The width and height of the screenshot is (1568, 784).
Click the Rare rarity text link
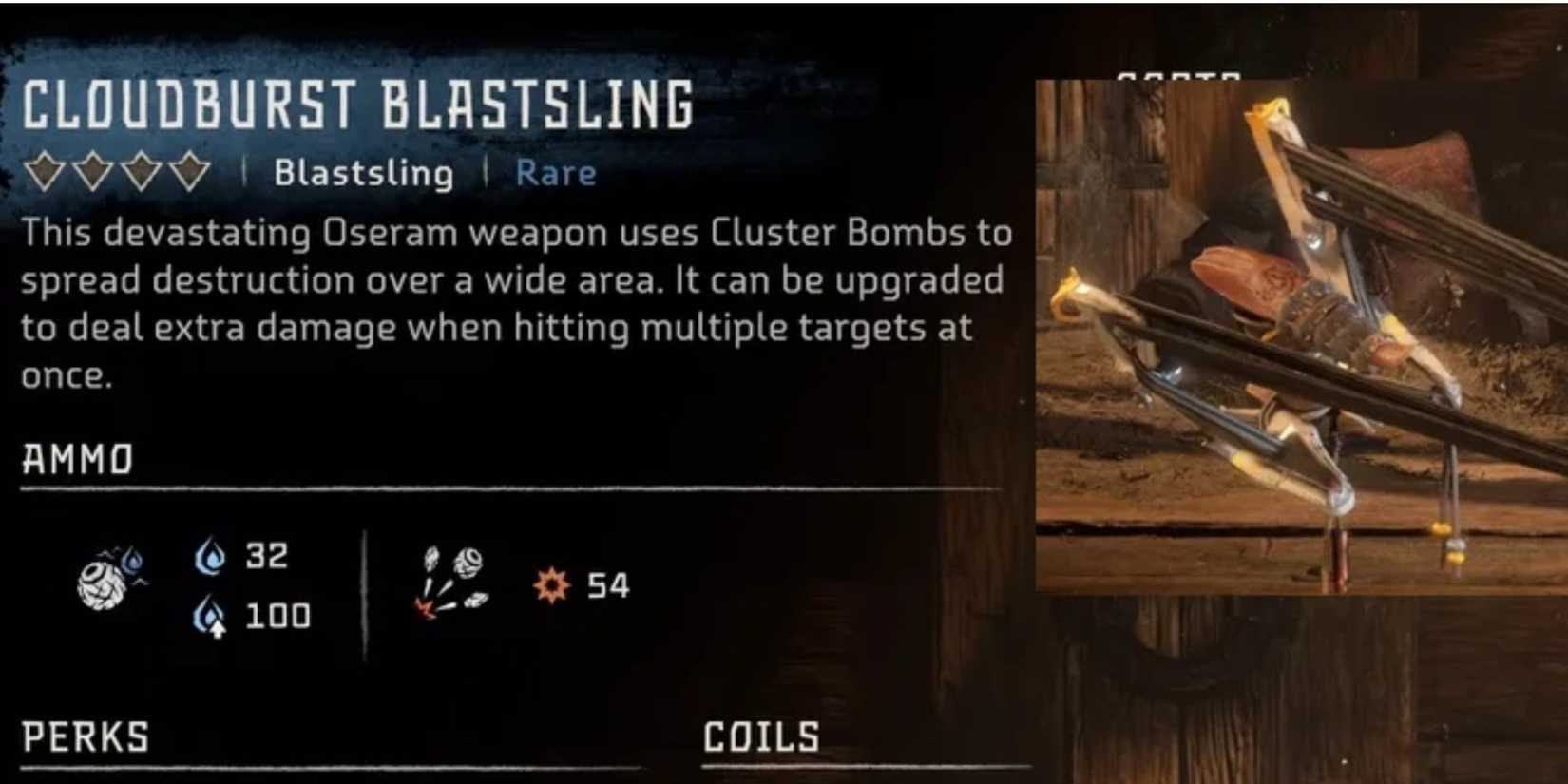[554, 172]
